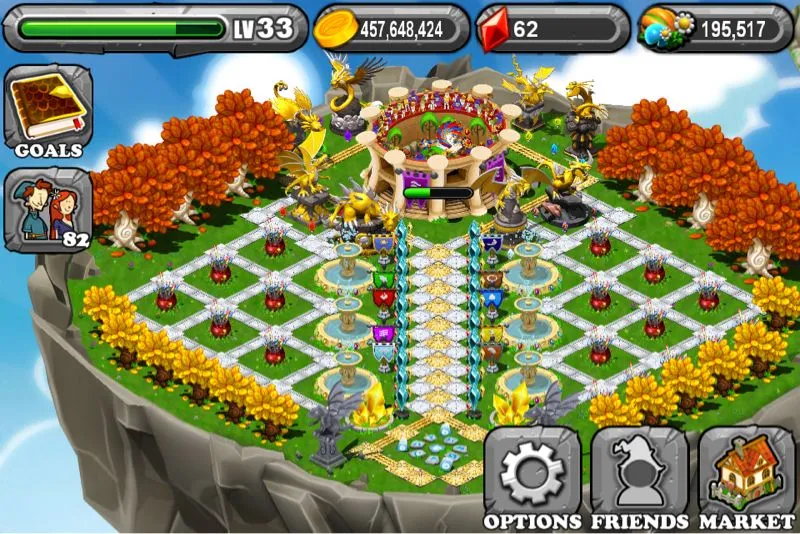Tap the gold coin balance counter

click(391, 28)
